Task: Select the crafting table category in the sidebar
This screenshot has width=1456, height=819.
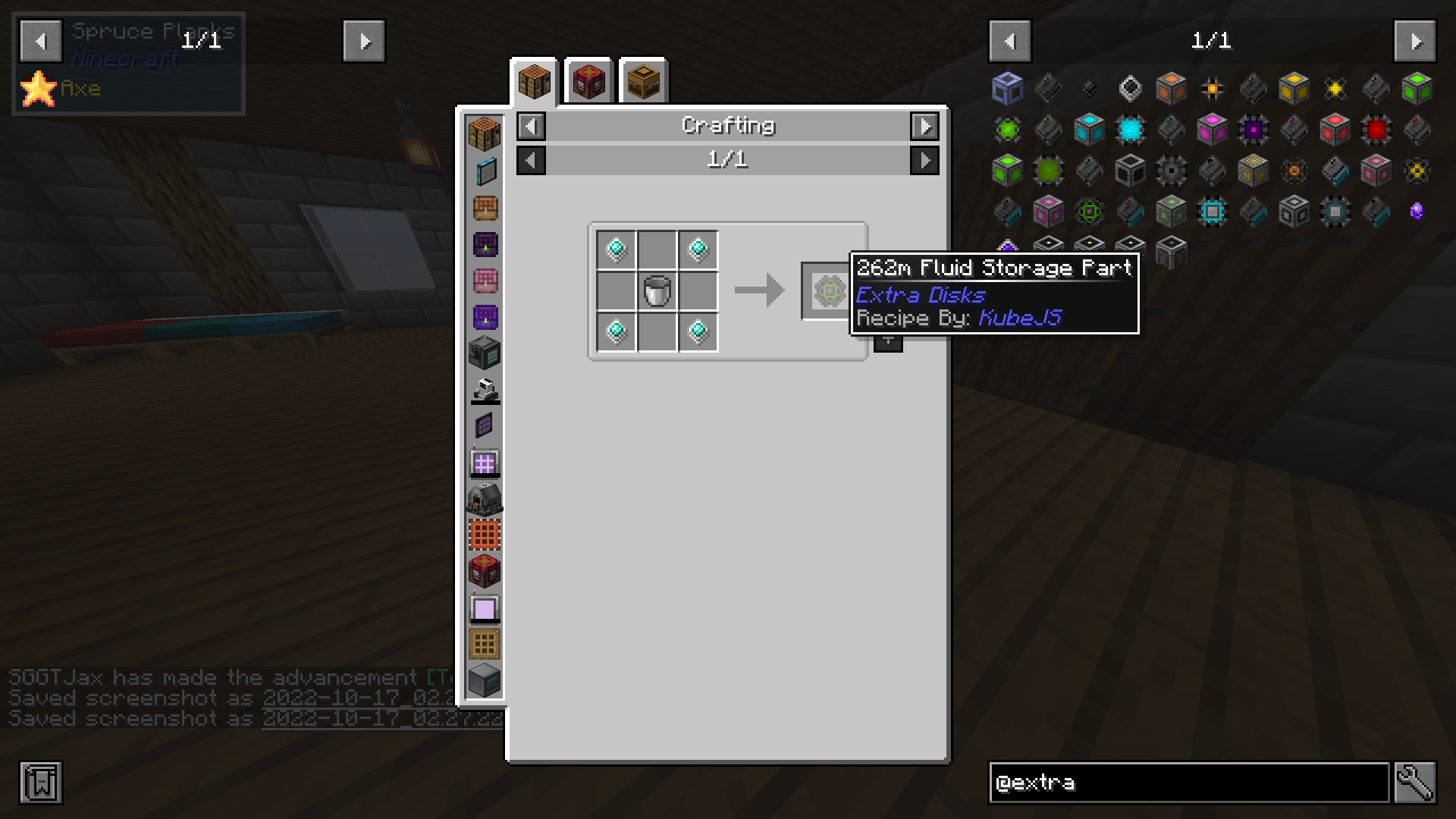Action: pos(485,134)
